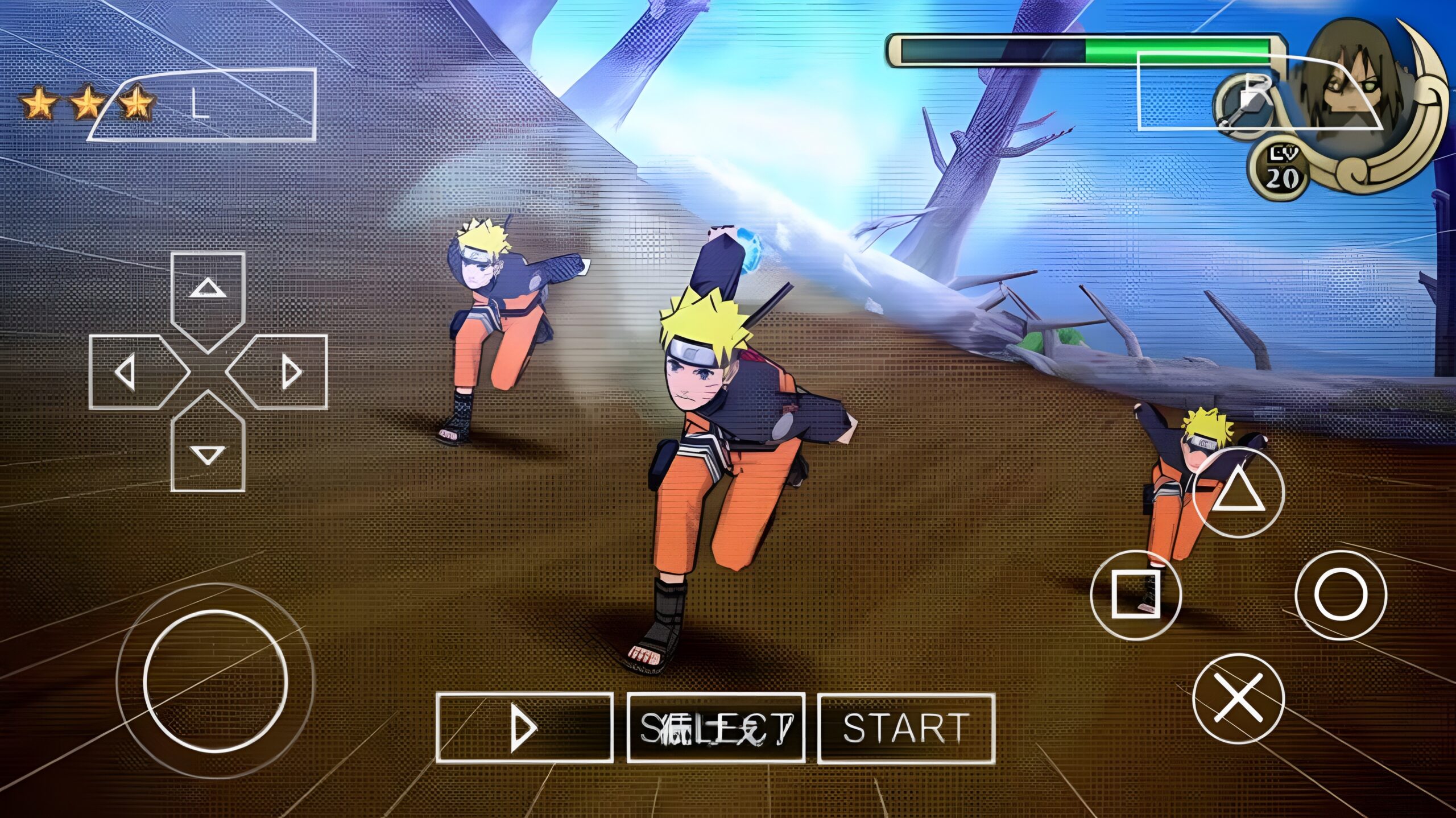
Task: Tap the D-pad down arrow
Action: click(x=208, y=449)
